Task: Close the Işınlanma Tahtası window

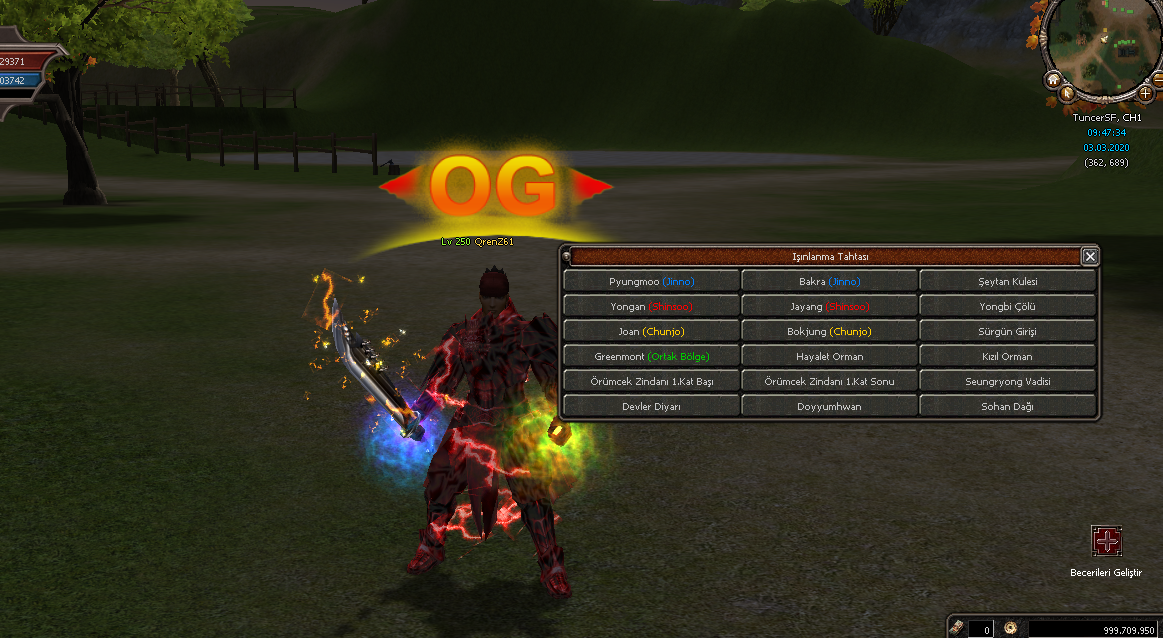Action: click(x=1090, y=257)
